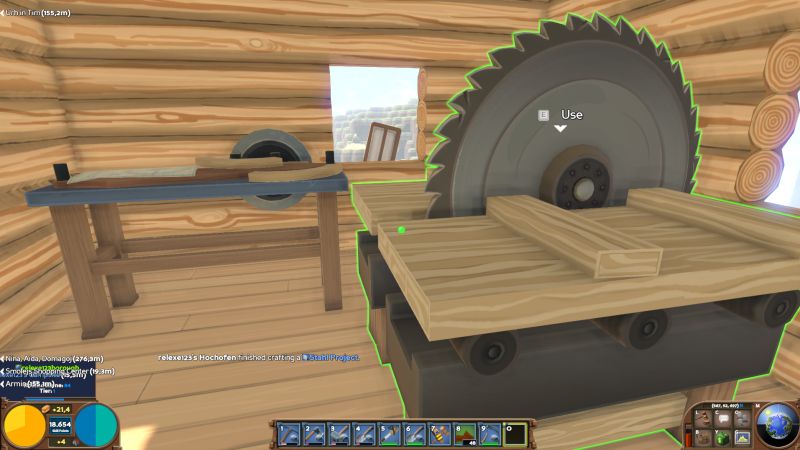Select the axe in hotbar slot 2

[x=314, y=434]
